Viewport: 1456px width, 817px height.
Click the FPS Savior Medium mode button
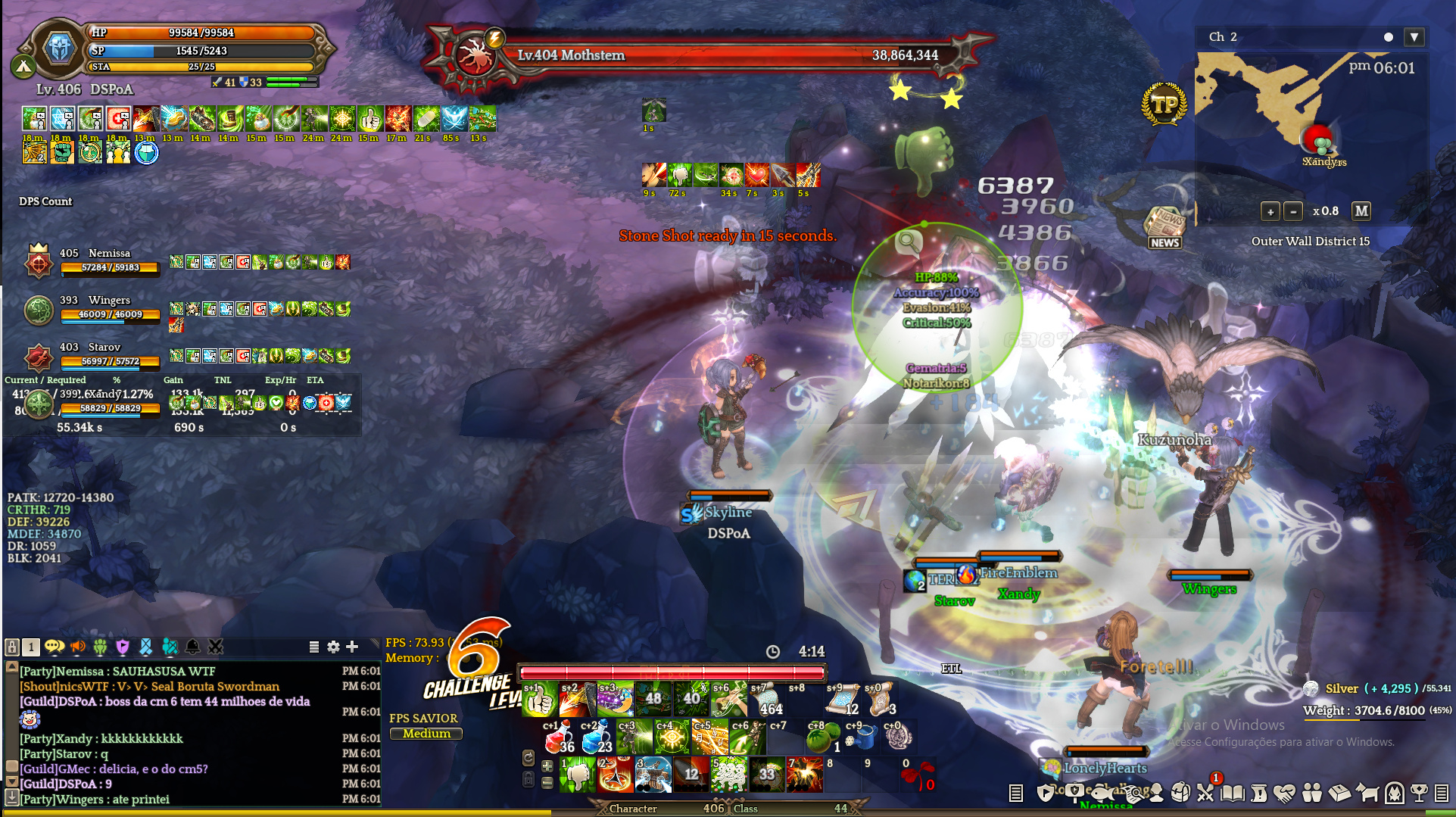tap(426, 734)
